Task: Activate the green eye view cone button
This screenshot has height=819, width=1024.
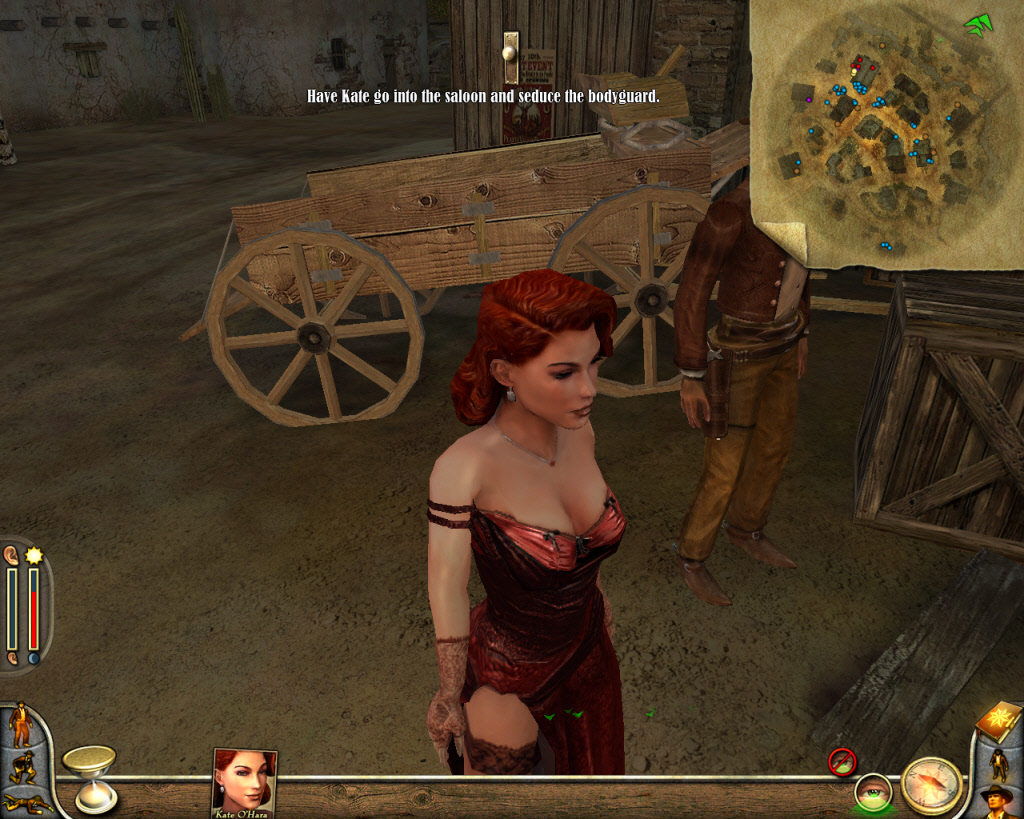Action: [x=873, y=793]
